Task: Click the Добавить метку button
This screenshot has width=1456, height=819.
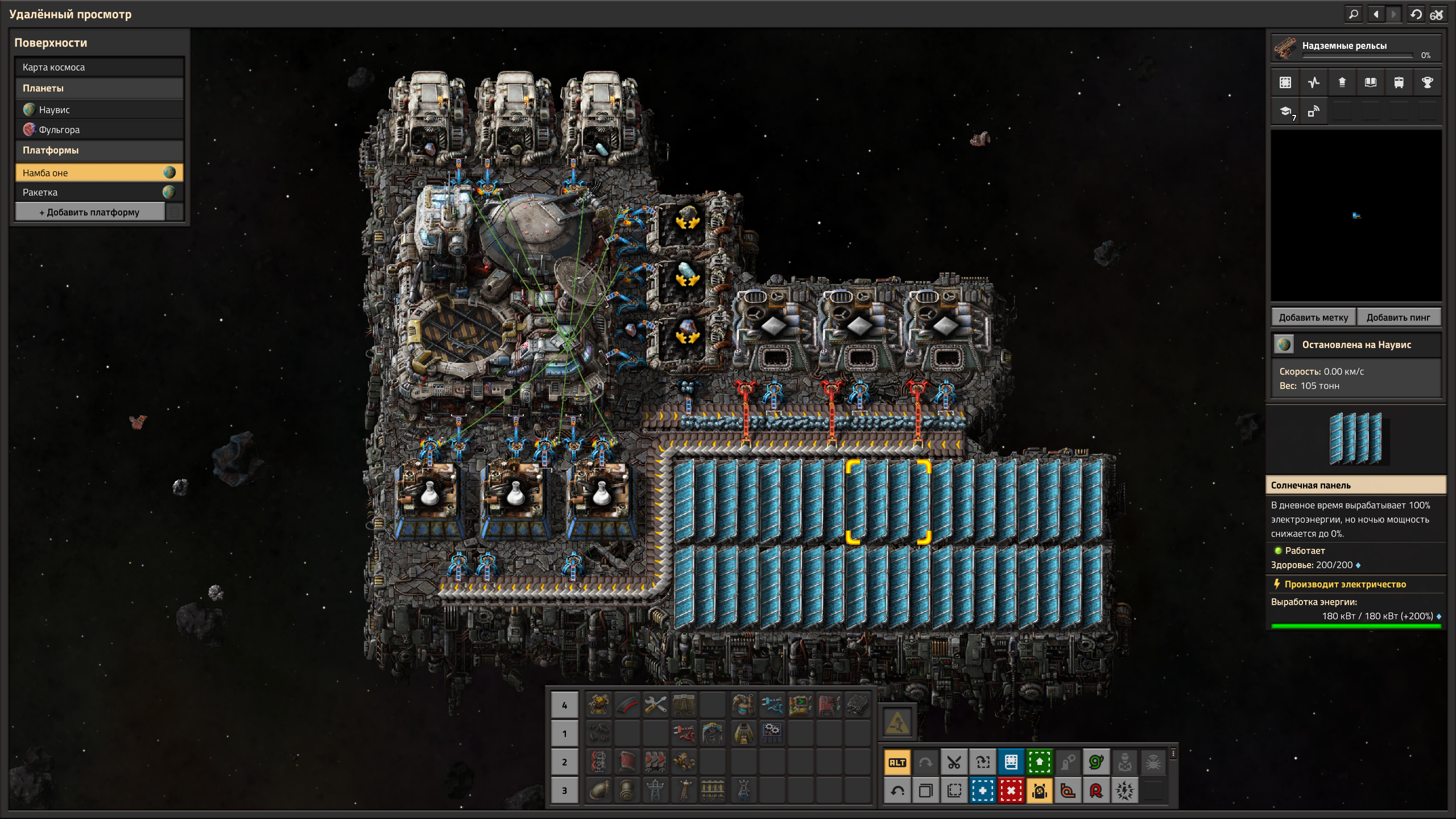Action: (x=1313, y=317)
